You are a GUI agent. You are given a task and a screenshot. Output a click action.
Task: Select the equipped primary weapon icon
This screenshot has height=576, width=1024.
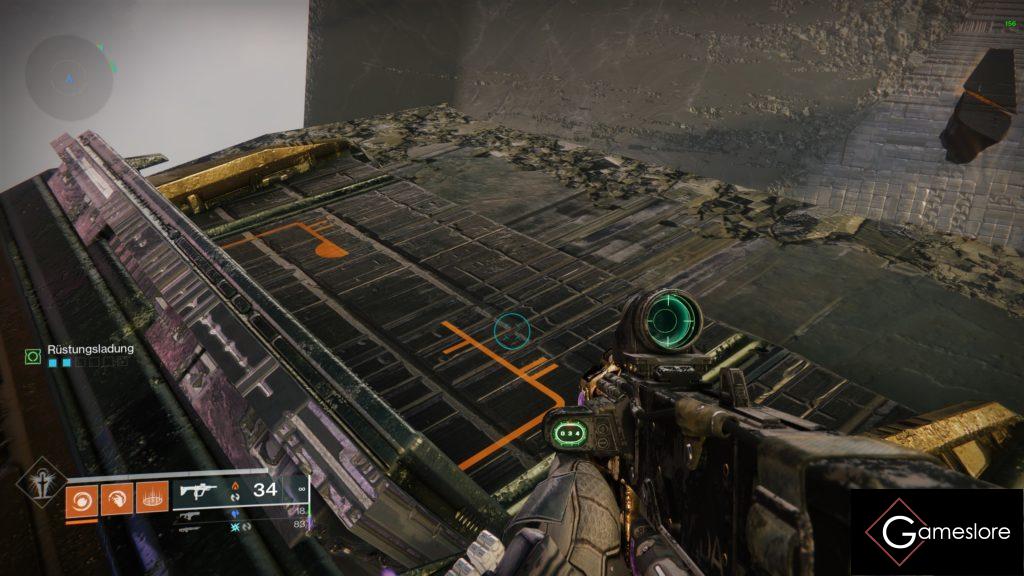point(199,490)
